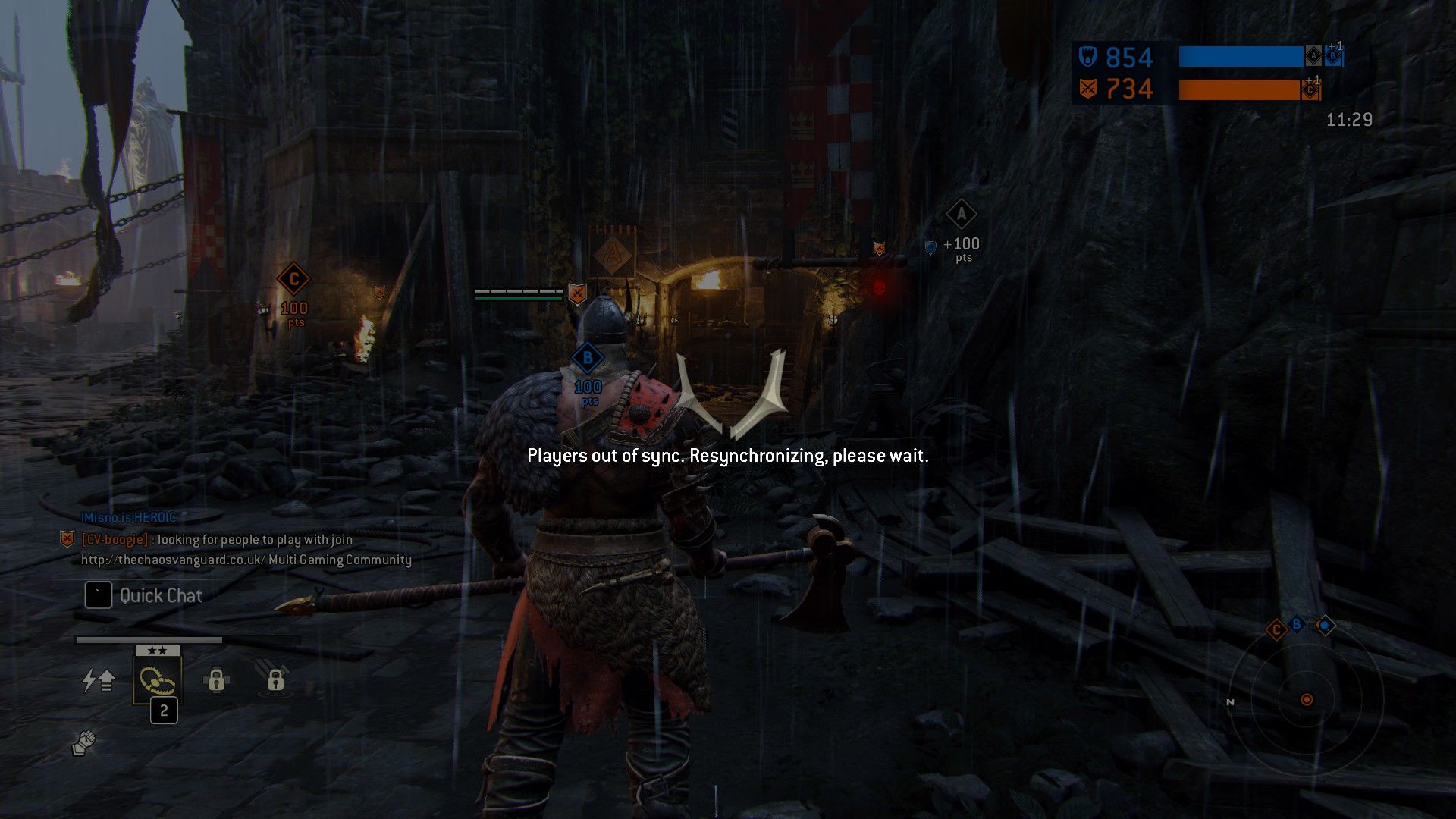Screen dimensions: 1456x819
Task: Click the blue zone B objective marker
Action: 587,358
